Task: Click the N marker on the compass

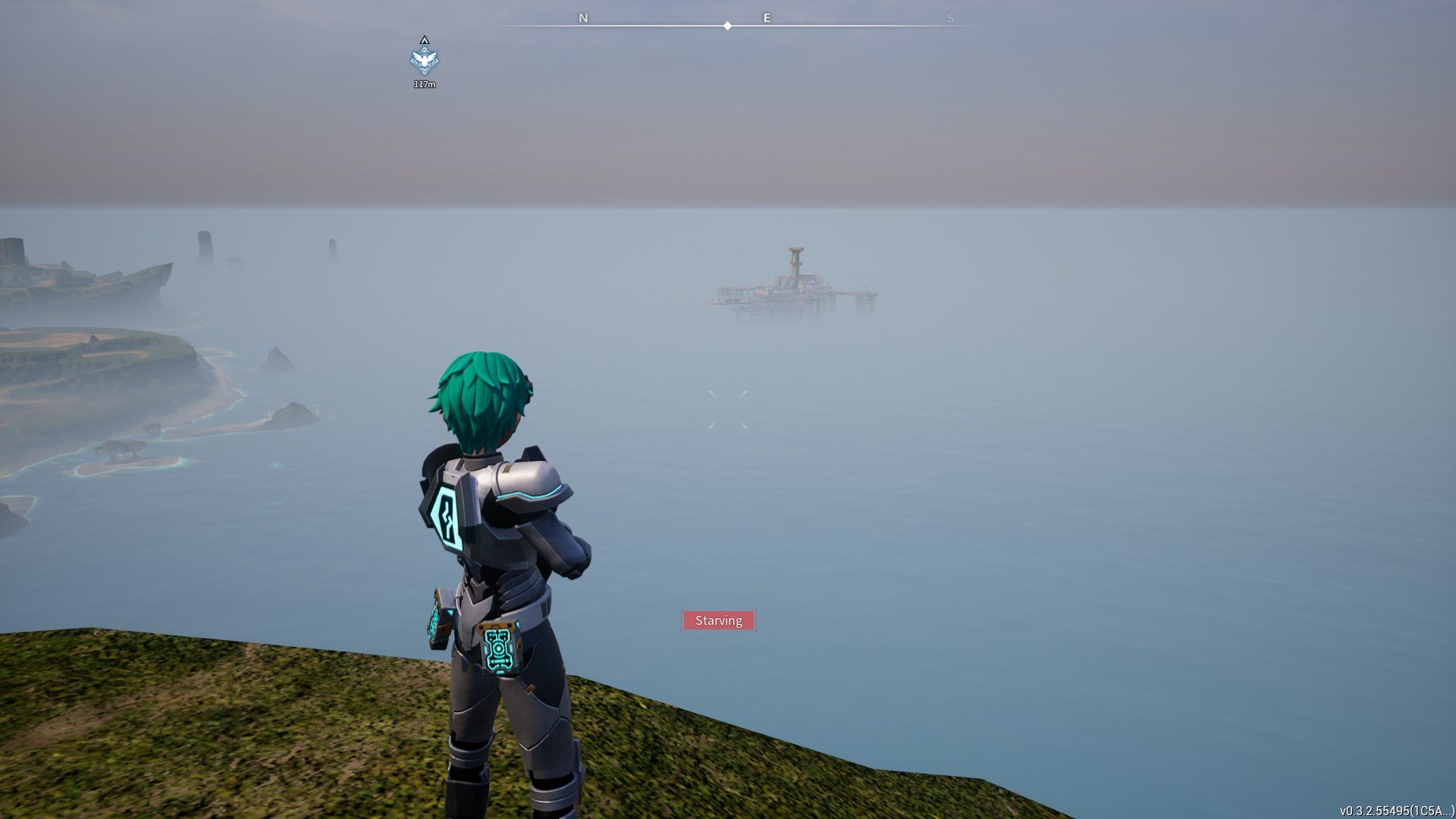Action: coord(582,17)
